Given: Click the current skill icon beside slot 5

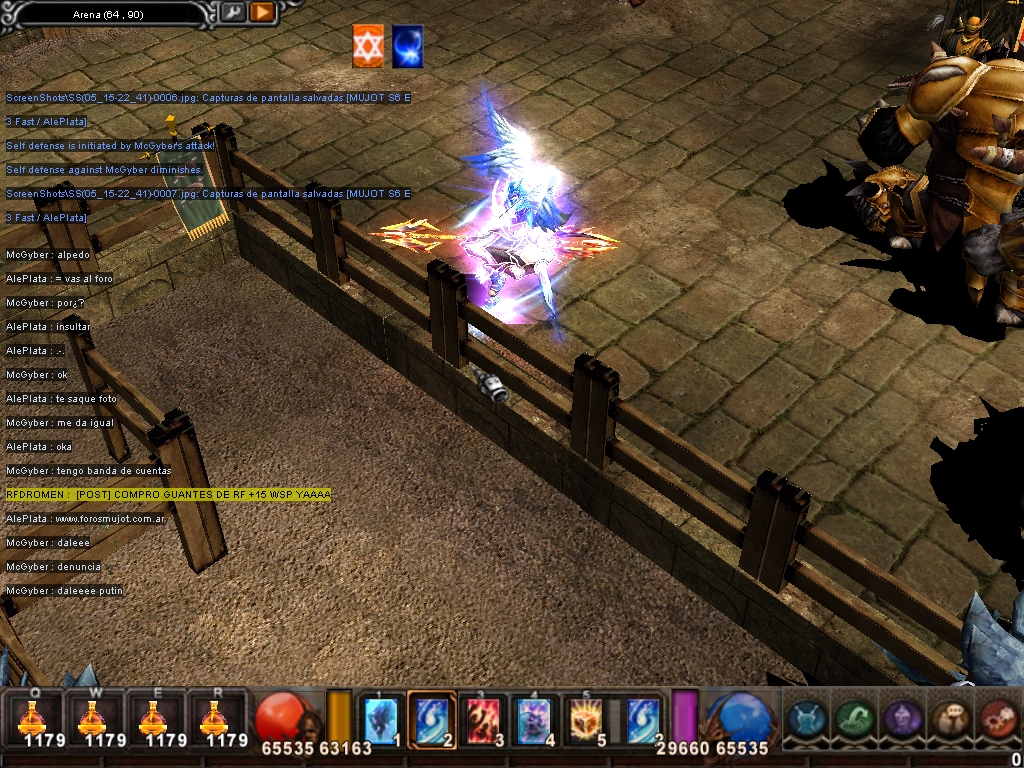Looking at the screenshot, I should pos(641,719).
